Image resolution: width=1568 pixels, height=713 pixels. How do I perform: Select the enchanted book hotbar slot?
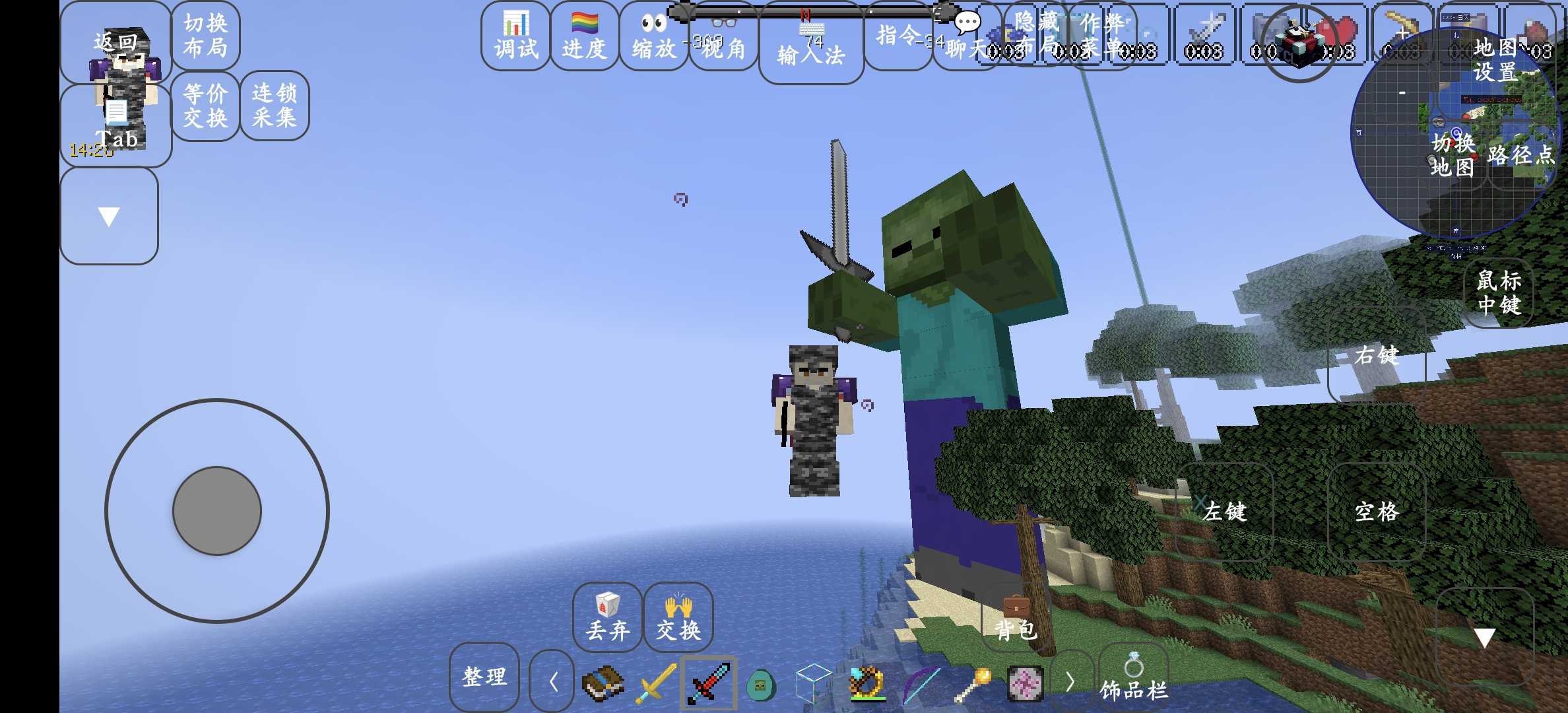point(603,684)
